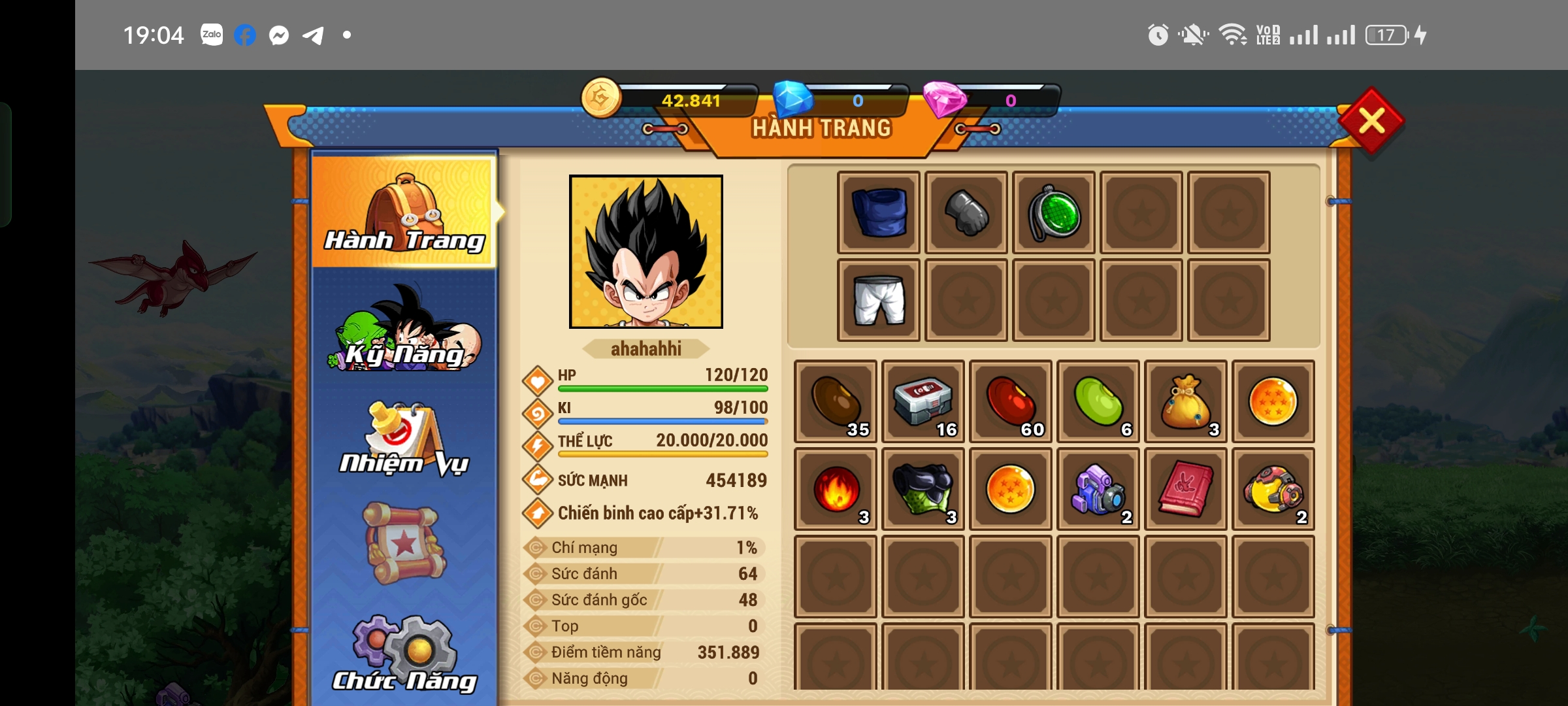
Task: Pick the green senzu bean item
Action: tap(1098, 401)
